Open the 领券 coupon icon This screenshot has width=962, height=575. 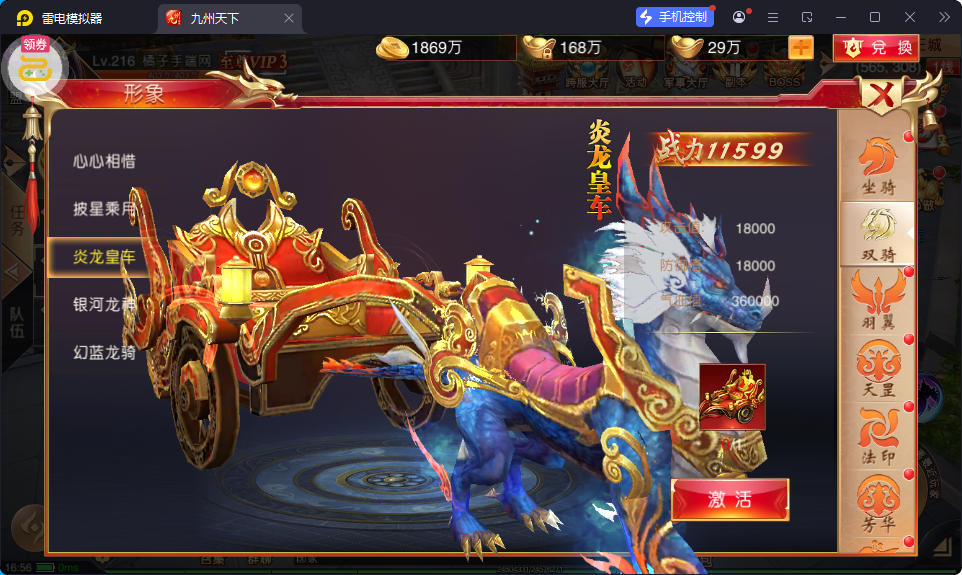click(36, 66)
